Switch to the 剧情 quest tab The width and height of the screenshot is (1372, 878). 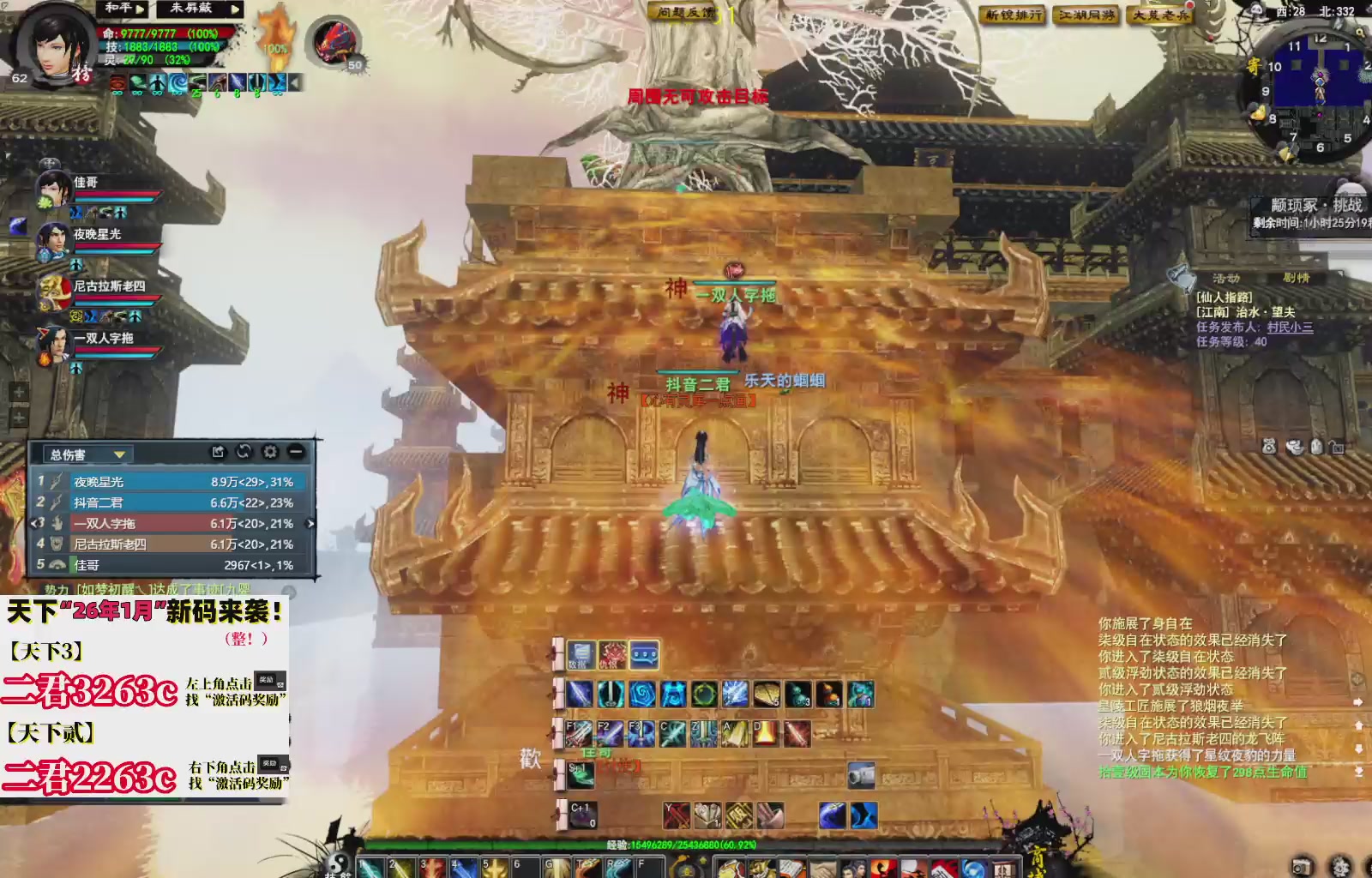coord(1297,278)
